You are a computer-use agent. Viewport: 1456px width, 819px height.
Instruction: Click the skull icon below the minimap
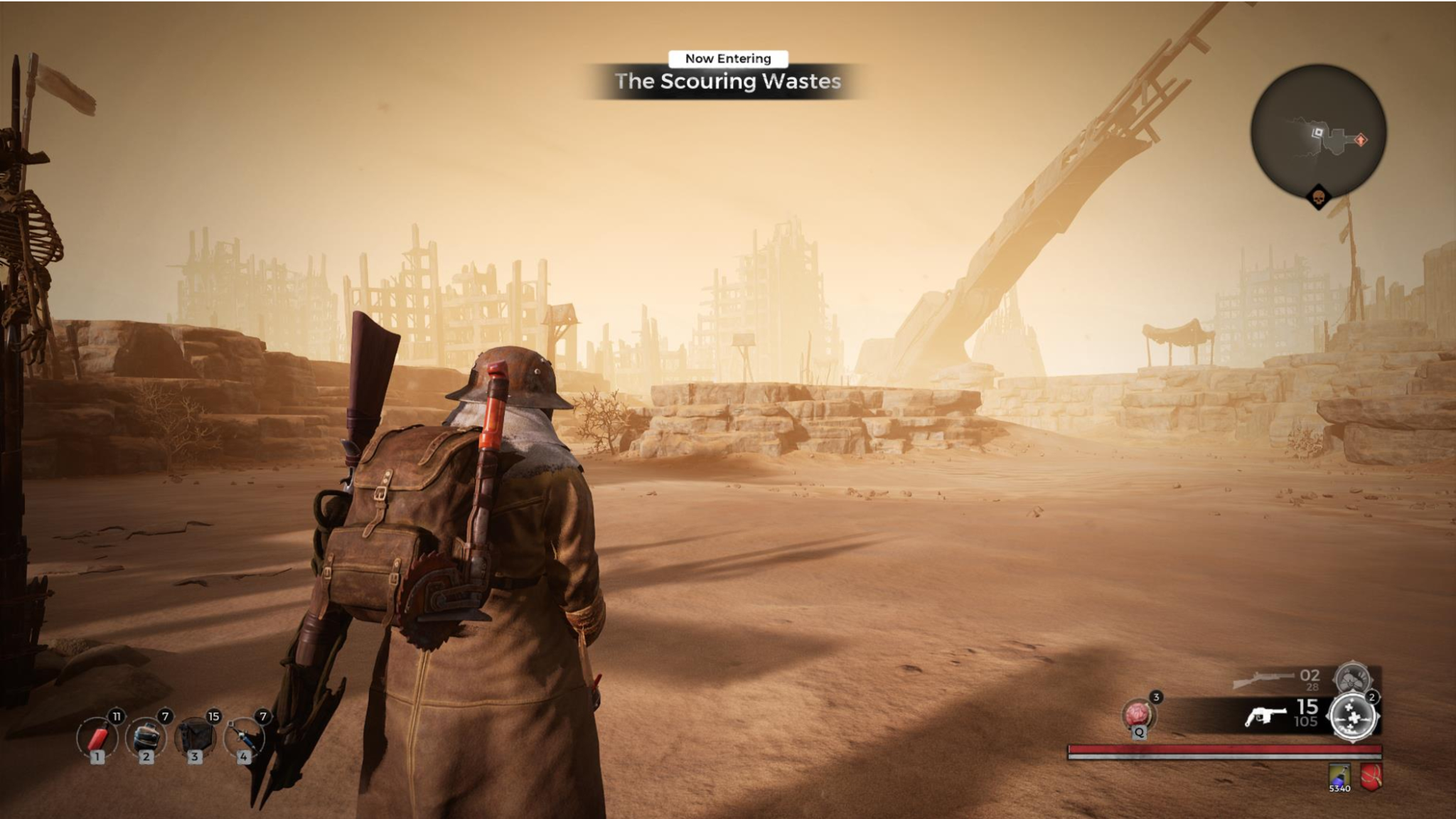pos(1318,196)
